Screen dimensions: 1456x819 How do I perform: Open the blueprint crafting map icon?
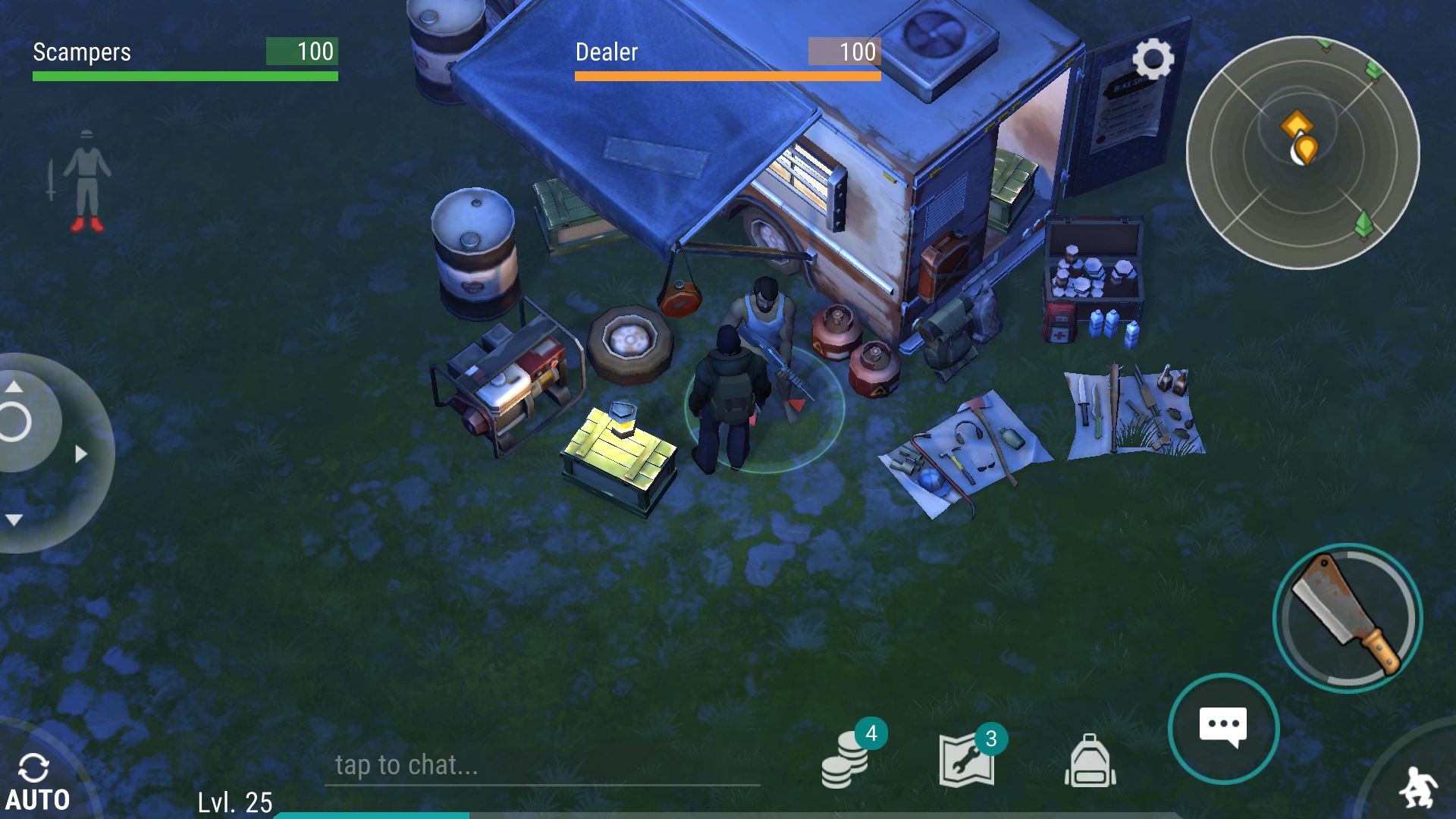pyautogui.click(x=967, y=759)
